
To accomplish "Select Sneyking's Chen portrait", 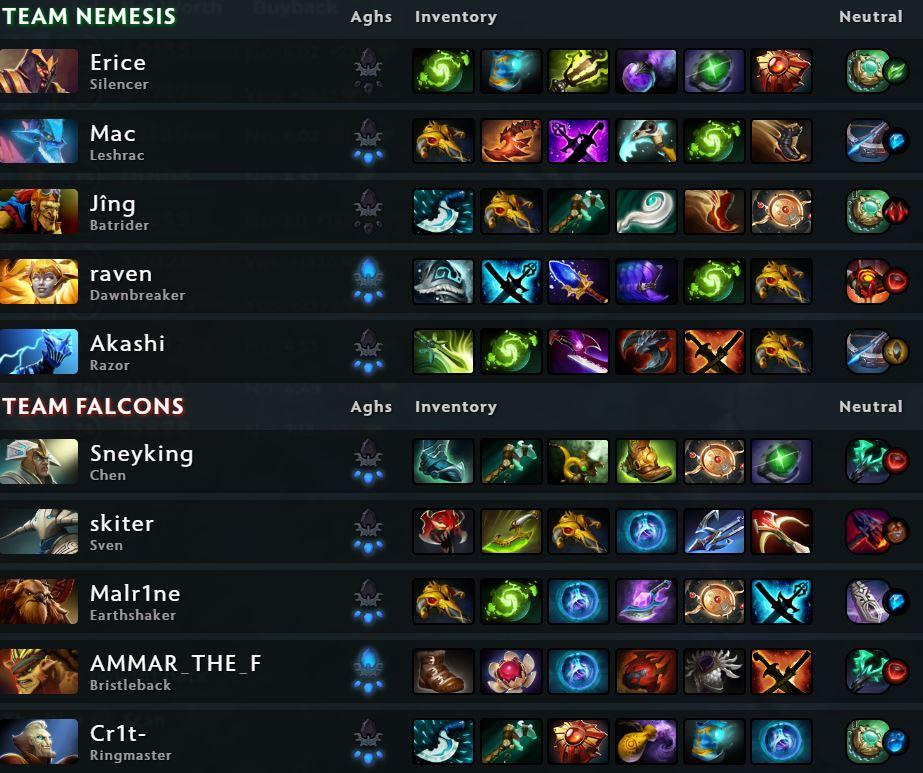I will [39, 461].
